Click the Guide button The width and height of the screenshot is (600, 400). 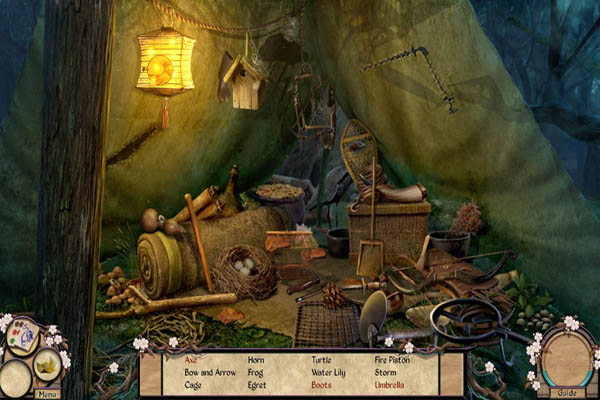click(x=567, y=393)
